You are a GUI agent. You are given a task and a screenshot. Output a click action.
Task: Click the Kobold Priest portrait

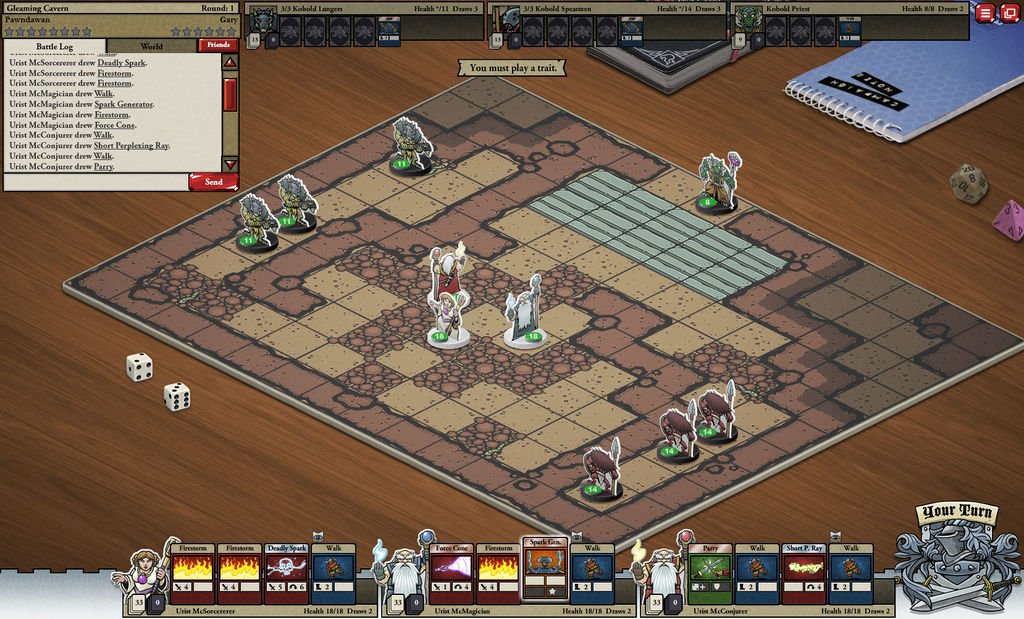pyautogui.click(x=746, y=20)
